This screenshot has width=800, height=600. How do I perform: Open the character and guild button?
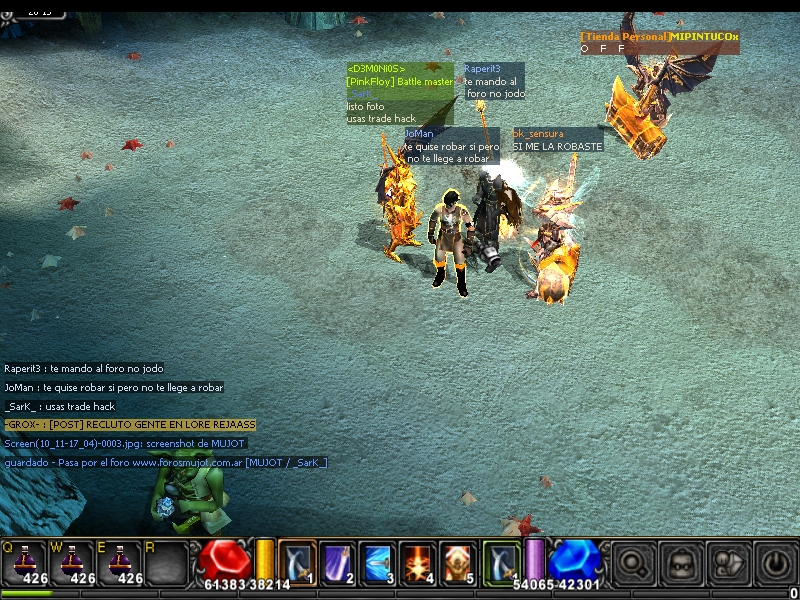(728, 563)
